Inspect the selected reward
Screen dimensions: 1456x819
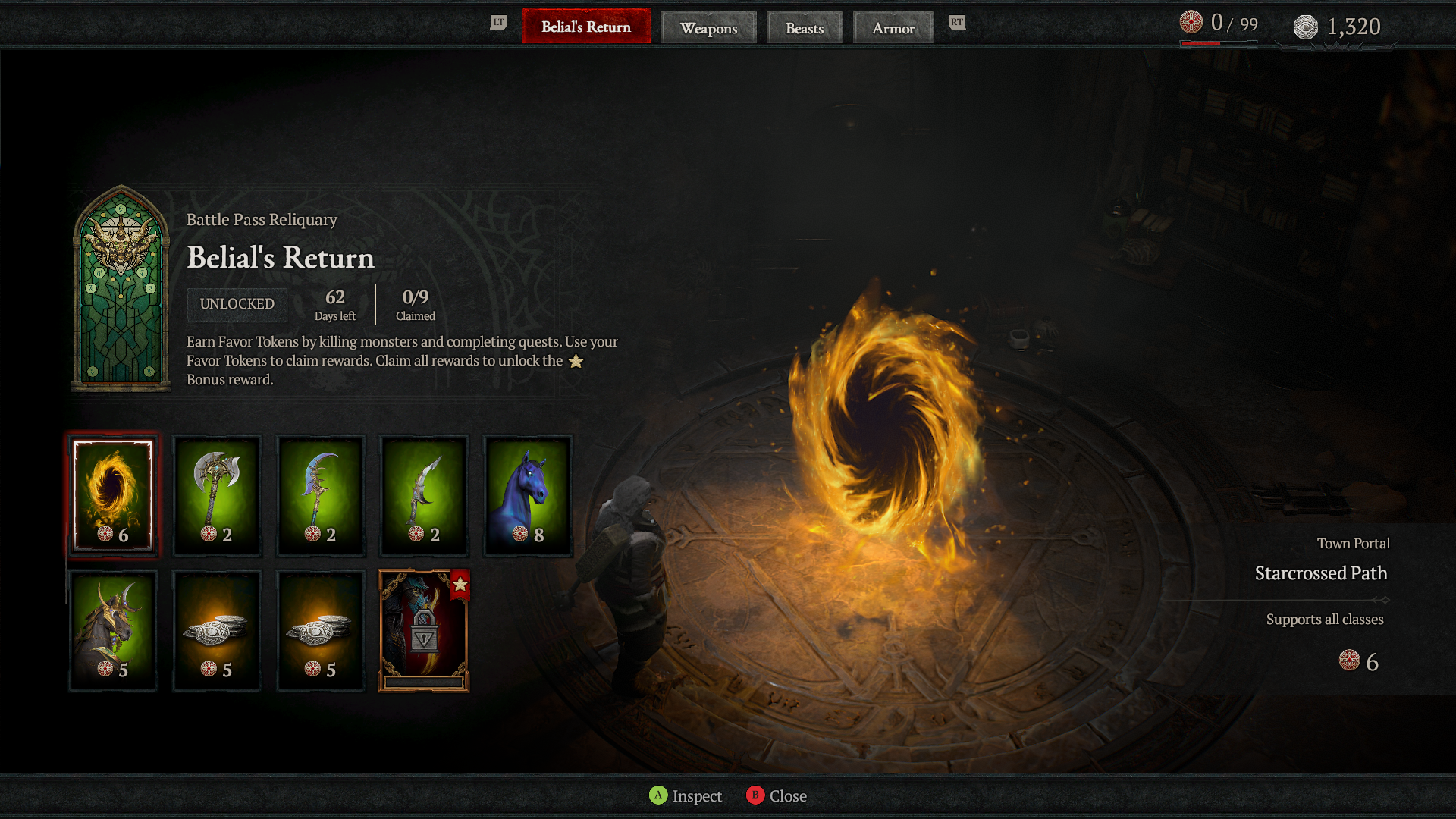[x=686, y=795]
